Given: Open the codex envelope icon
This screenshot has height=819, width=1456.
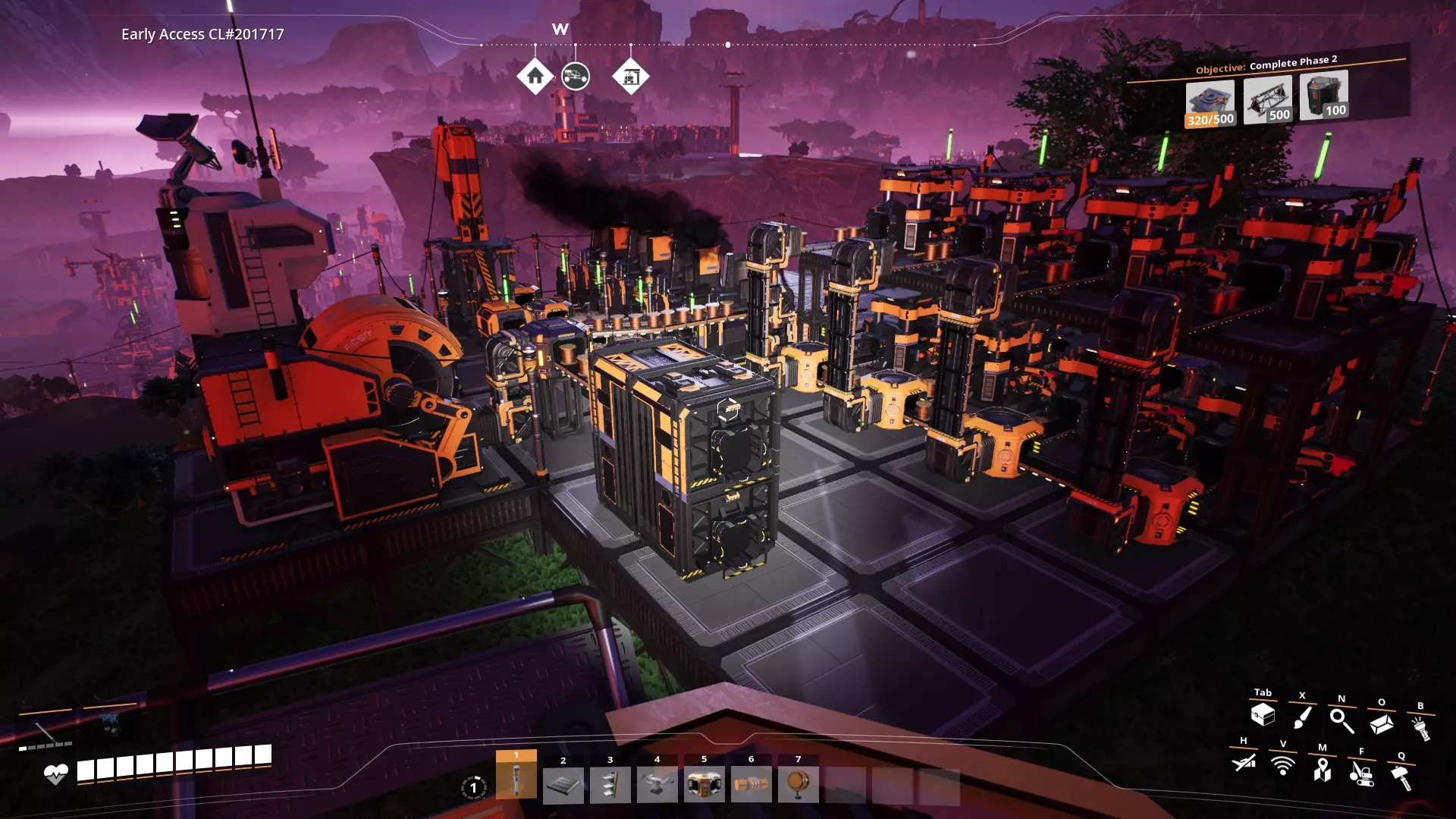Looking at the screenshot, I should (1381, 724).
